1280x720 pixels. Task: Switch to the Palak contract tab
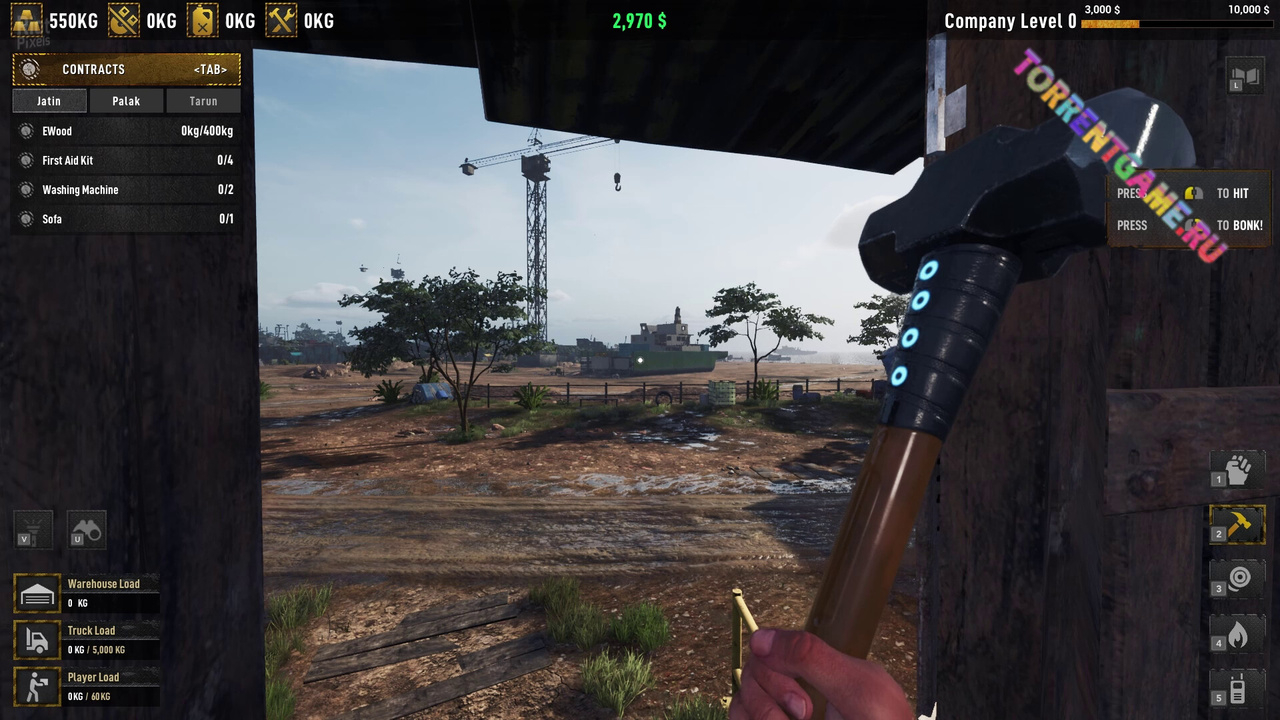tap(126, 101)
